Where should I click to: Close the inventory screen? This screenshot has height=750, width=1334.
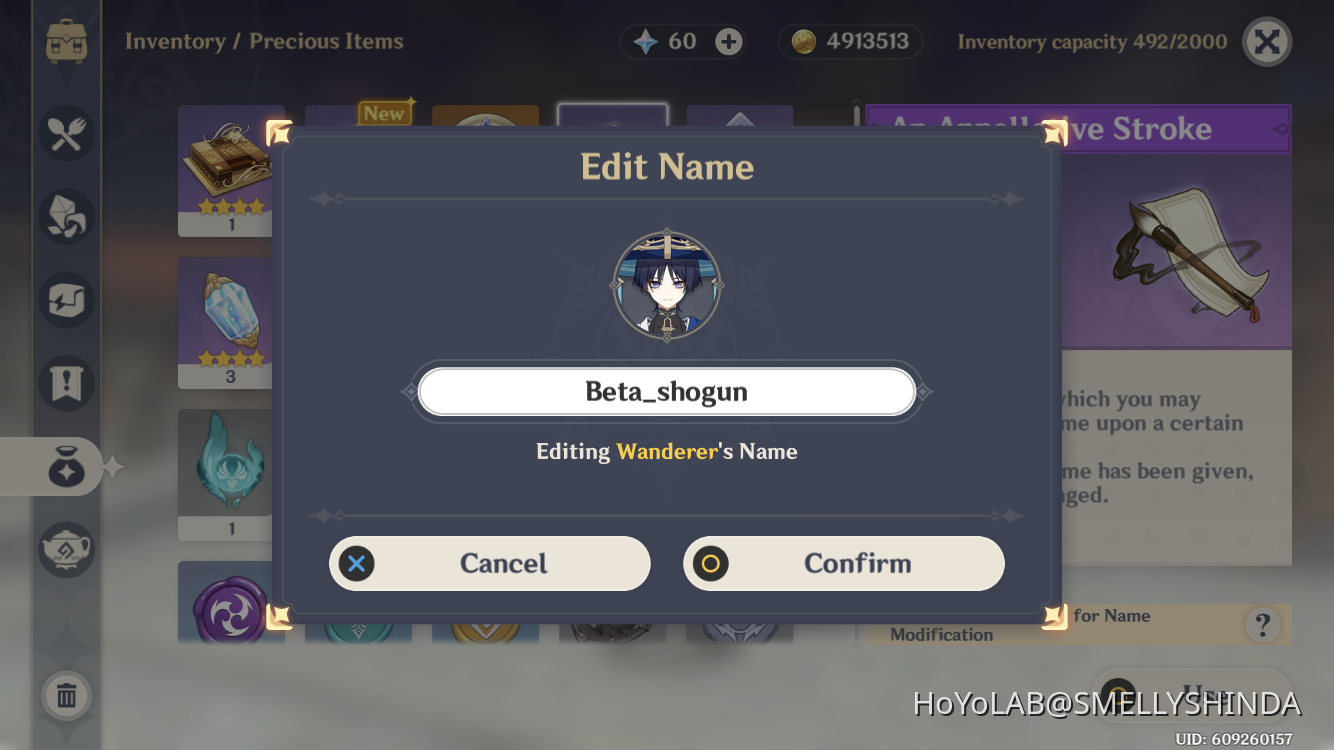[x=1266, y=41]
